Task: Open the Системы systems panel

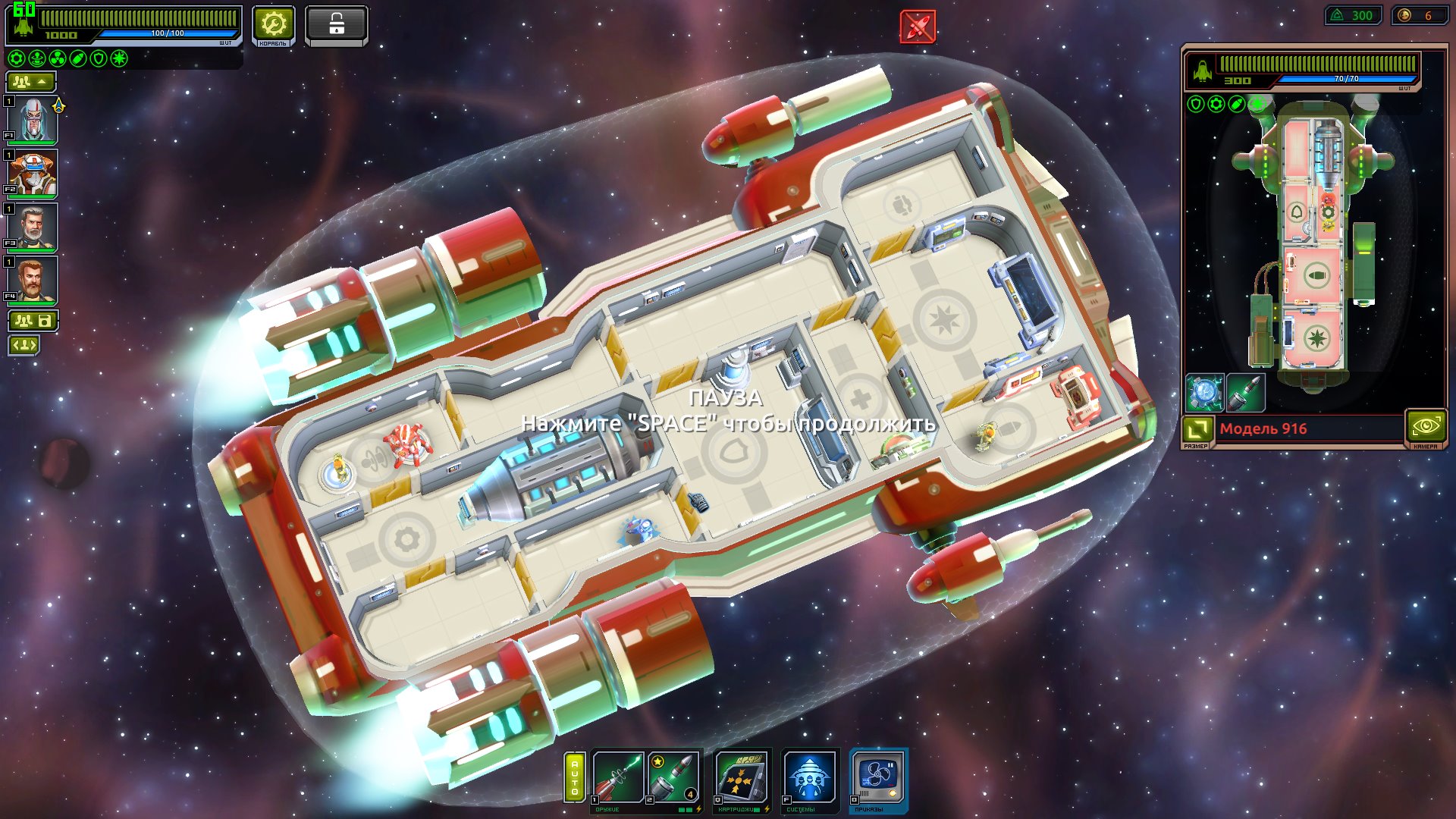Action: click(x=809, y=777)
